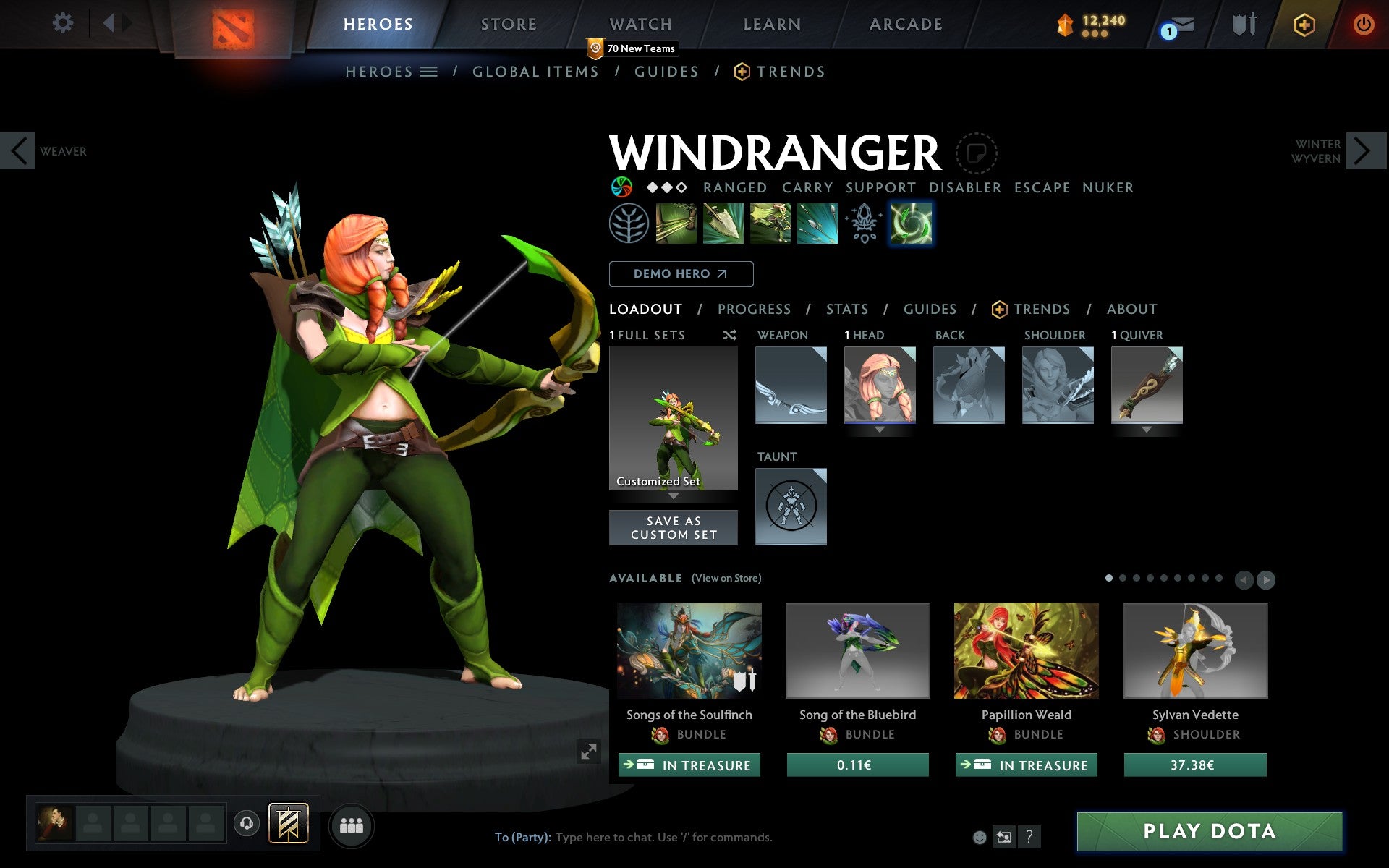
Task: Switch to the STATS tab
Action: coord(846,309)
